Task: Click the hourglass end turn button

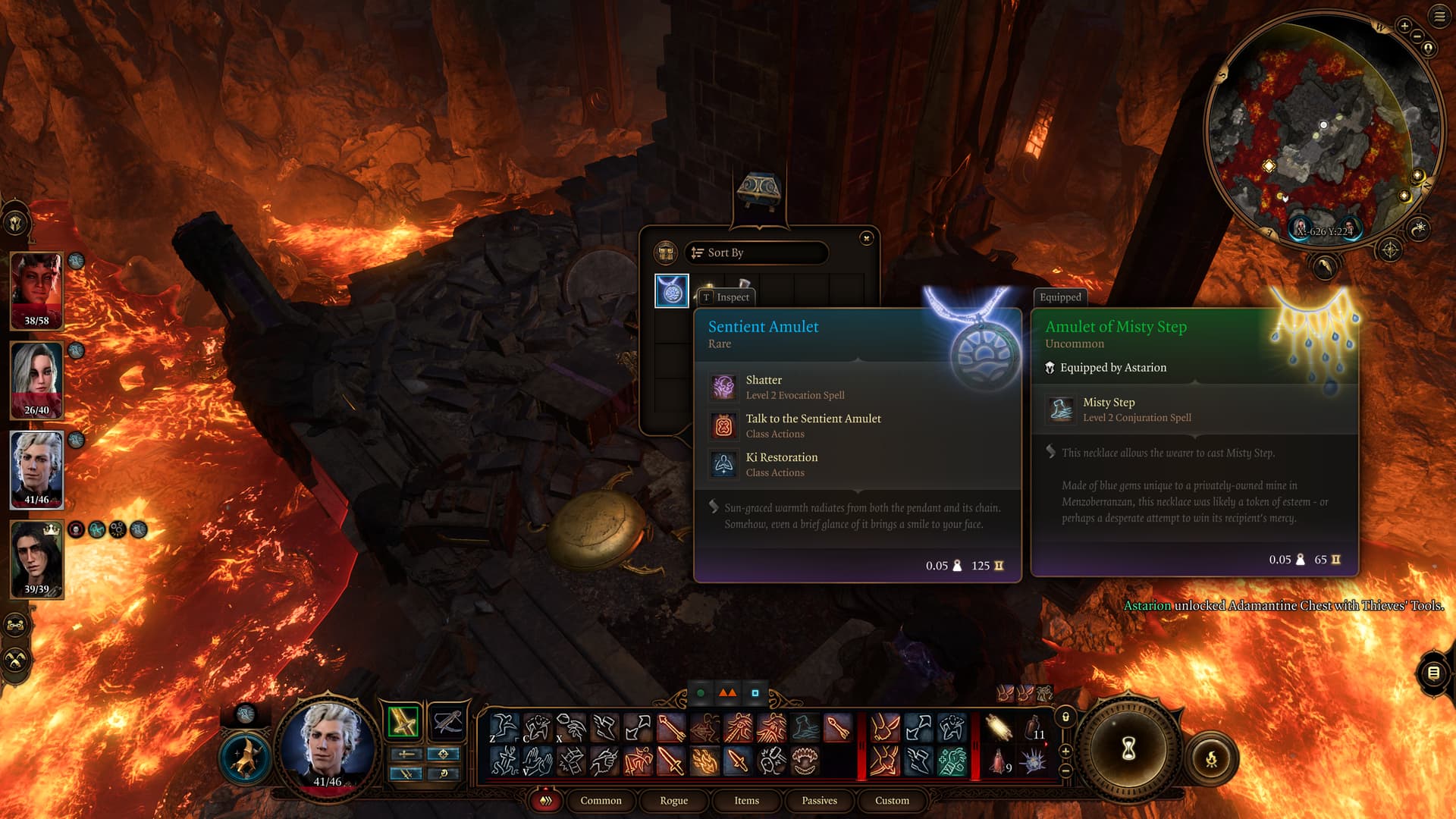Action: tap(1128, 749)
